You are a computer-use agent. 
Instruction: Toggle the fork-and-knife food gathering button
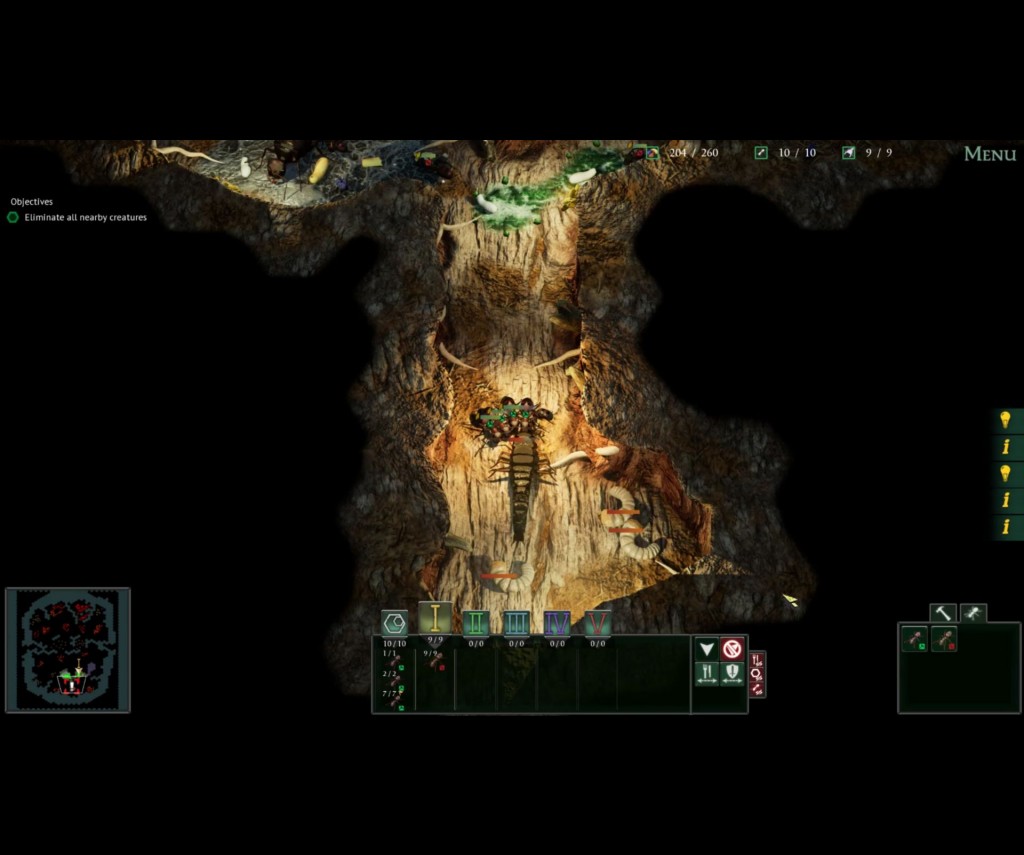(707, 673)
